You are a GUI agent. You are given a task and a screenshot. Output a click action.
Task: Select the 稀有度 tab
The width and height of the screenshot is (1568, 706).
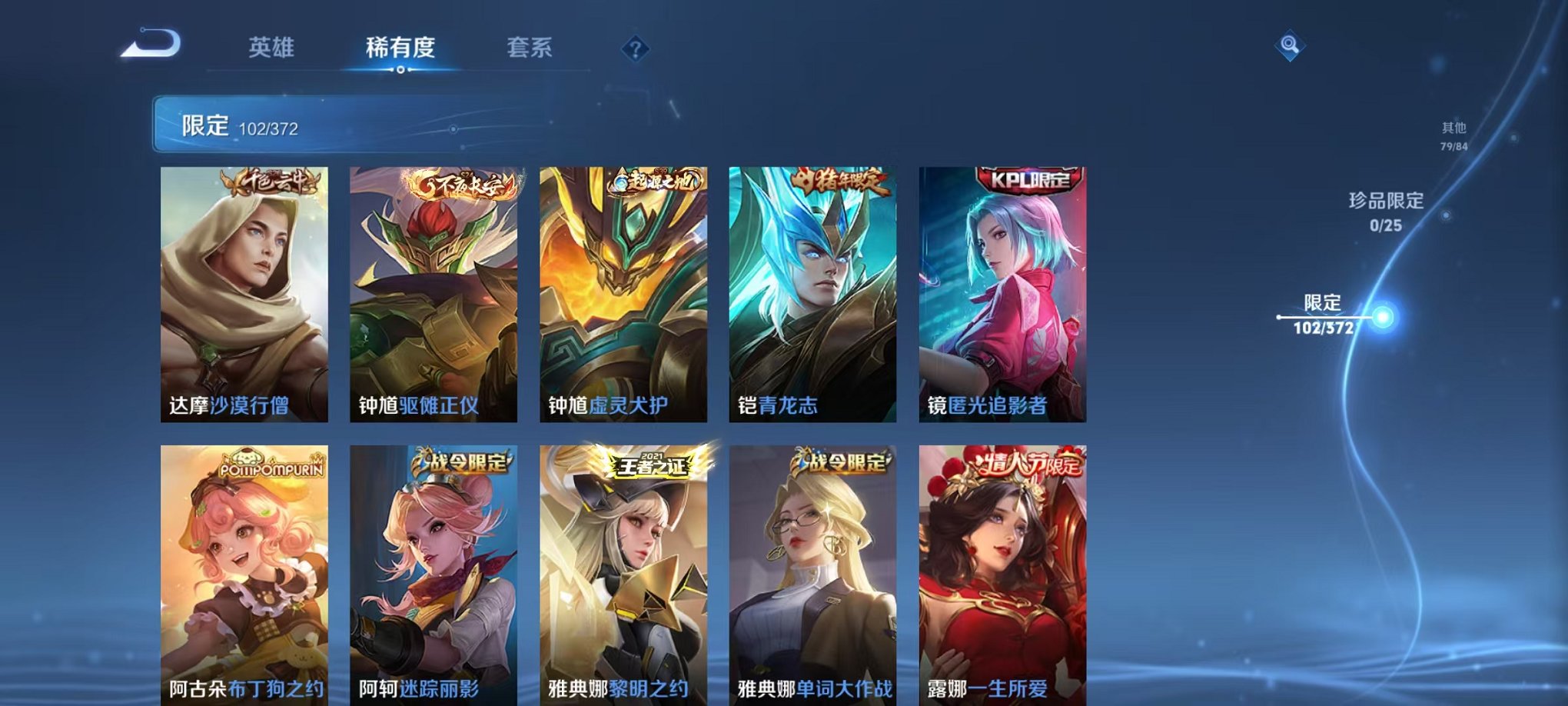pos(400,48)
